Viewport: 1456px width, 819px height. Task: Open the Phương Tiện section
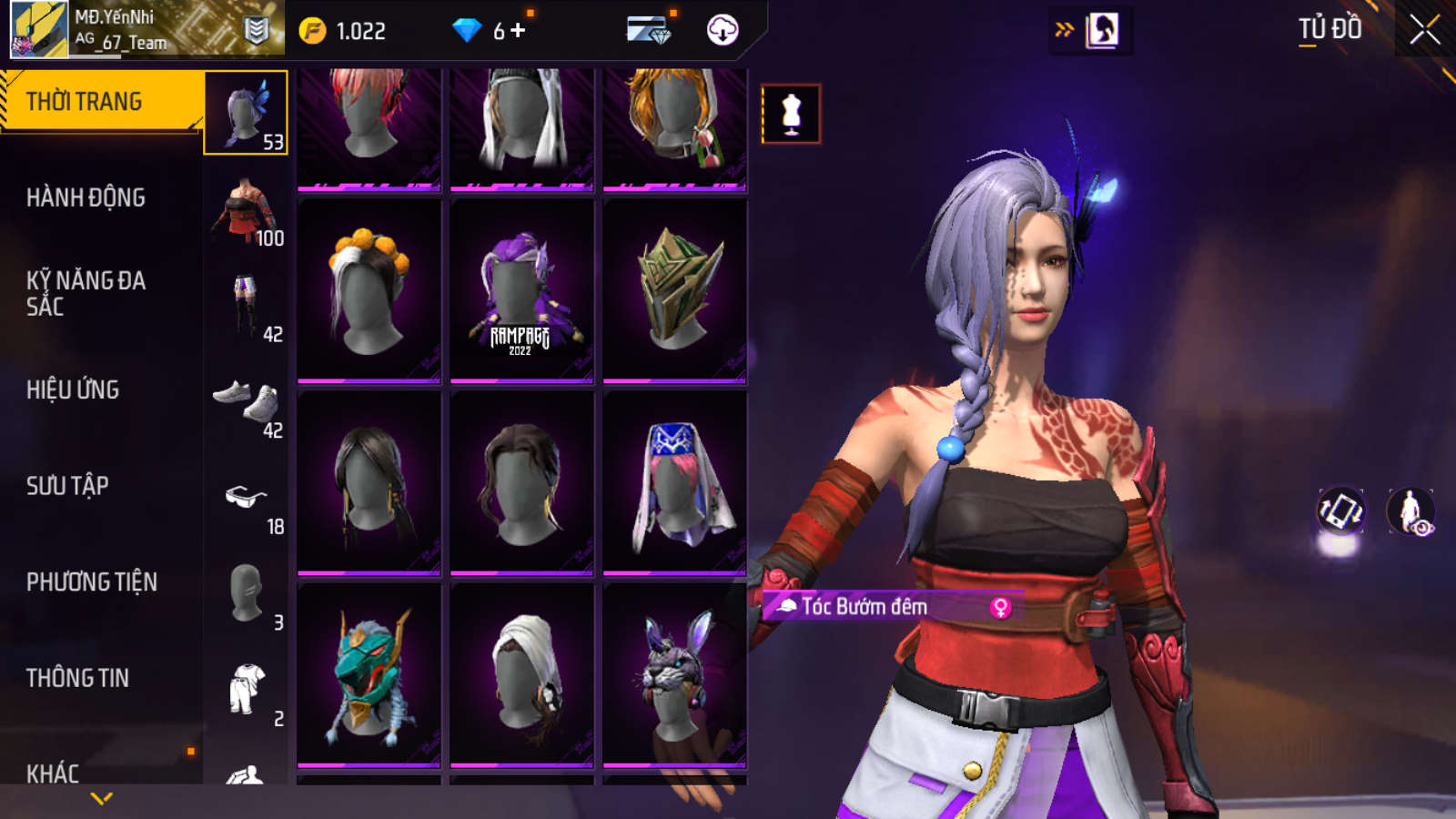[91, 581]
